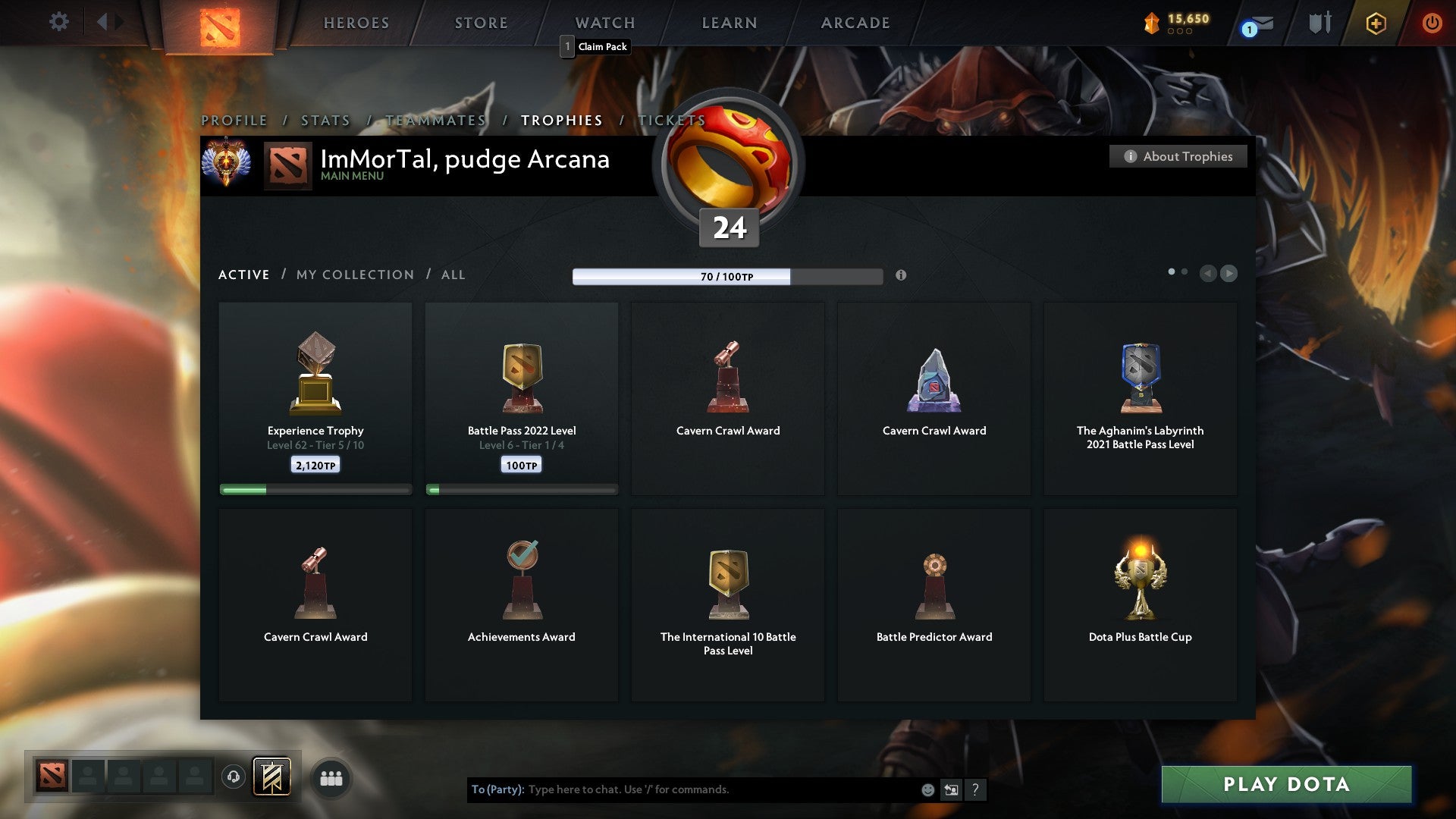Image resolution: width=1456 pixels, height=819 pixels.
Task: Show the My Collection trophy filter
Action: (x=356, y=275)
